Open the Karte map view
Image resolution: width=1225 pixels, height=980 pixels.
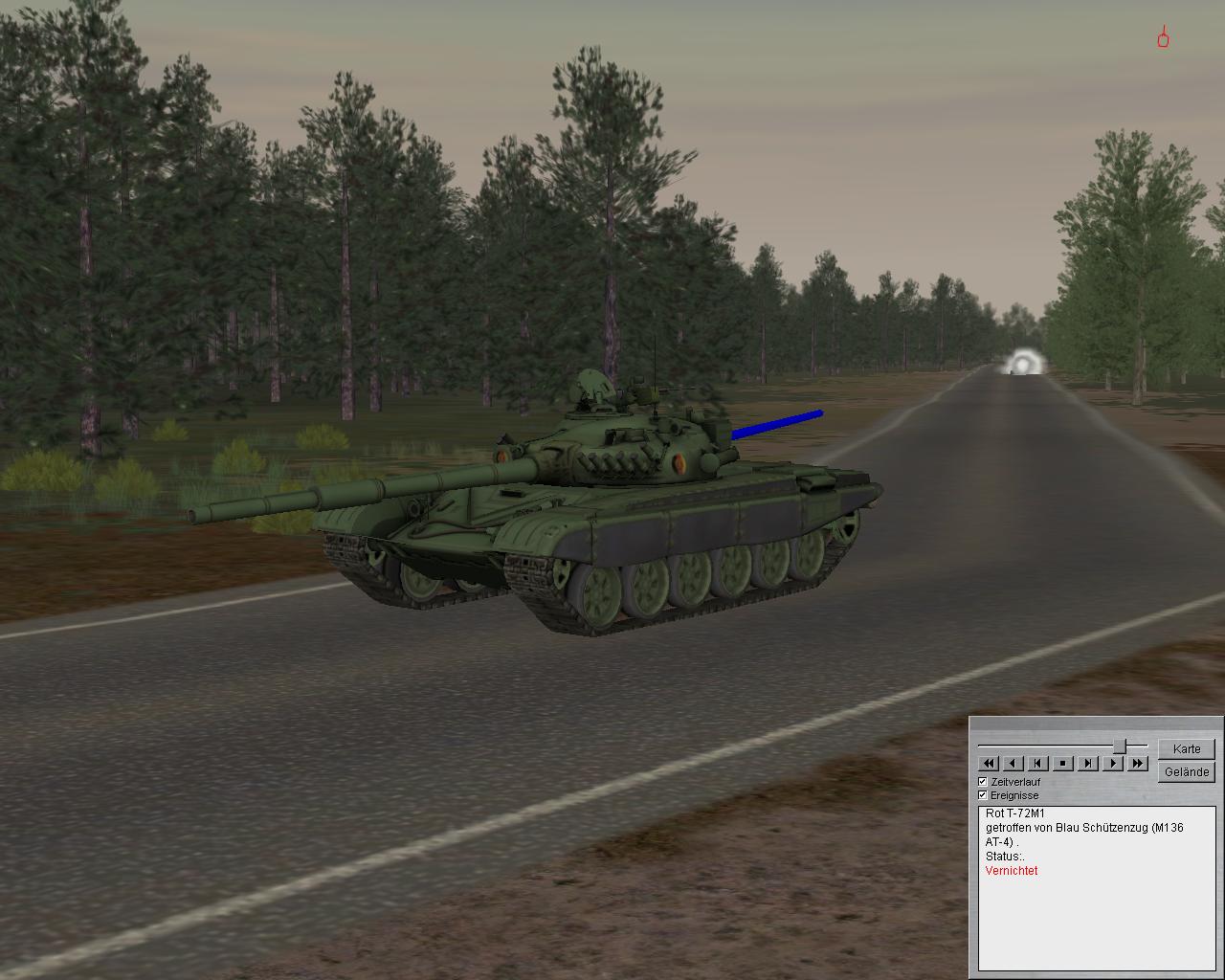point(1187,749)
